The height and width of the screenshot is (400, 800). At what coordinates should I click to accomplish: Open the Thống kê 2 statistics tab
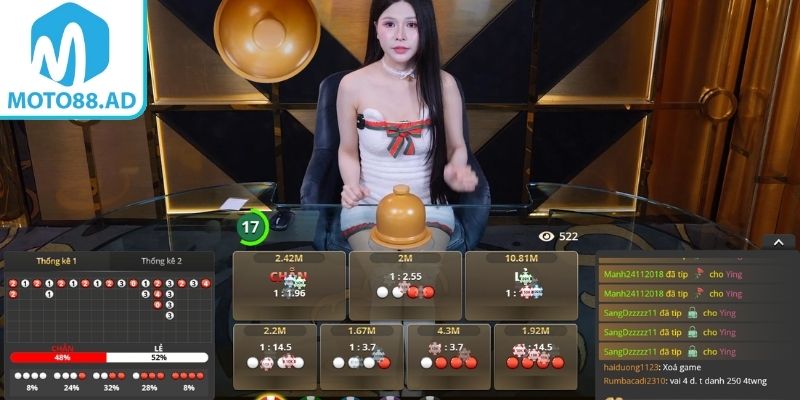tap(162, 260)
